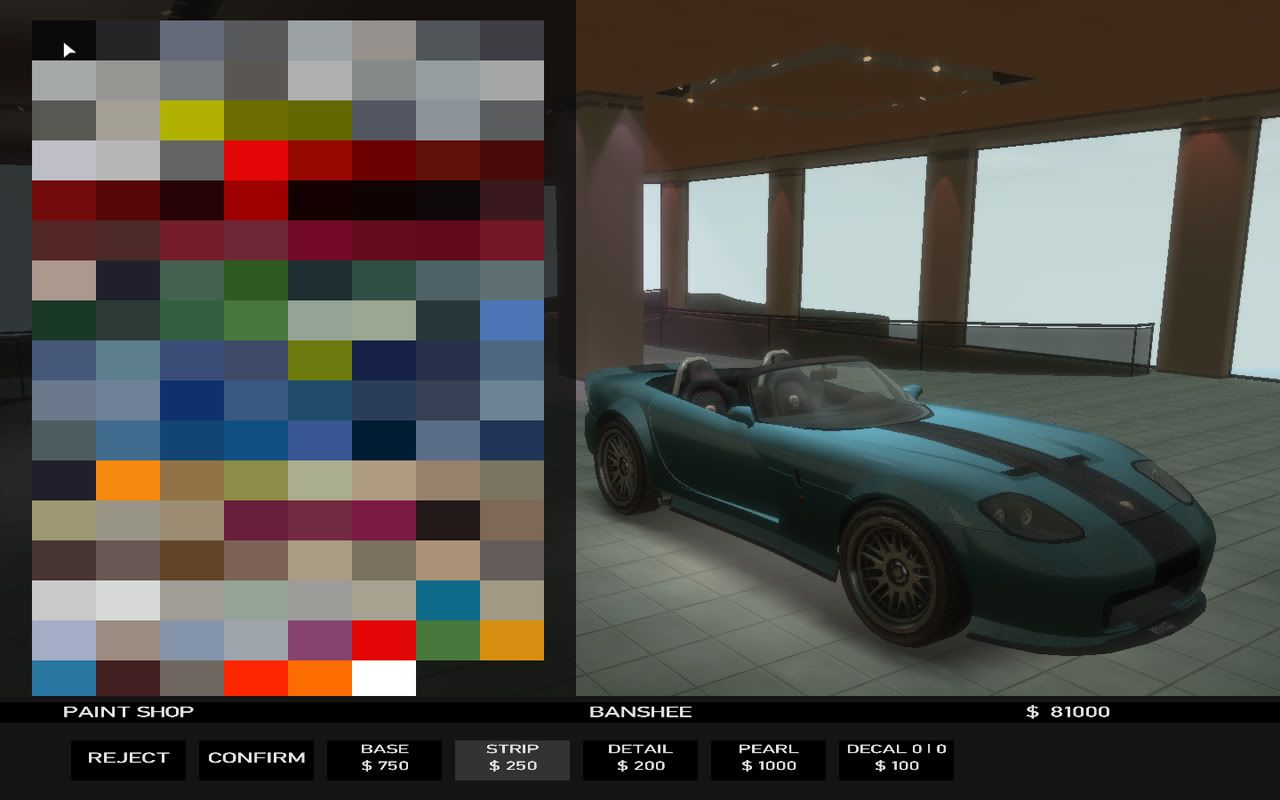
Task: Confirm the paint job
Action: coord(256,759)
